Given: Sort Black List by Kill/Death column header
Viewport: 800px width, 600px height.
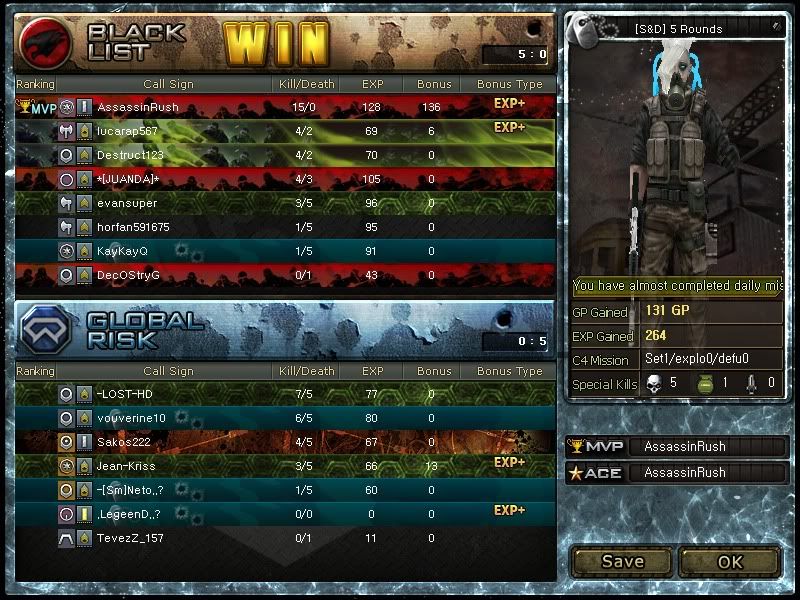Looking at the screenshot, I should (x=308, y=85).
